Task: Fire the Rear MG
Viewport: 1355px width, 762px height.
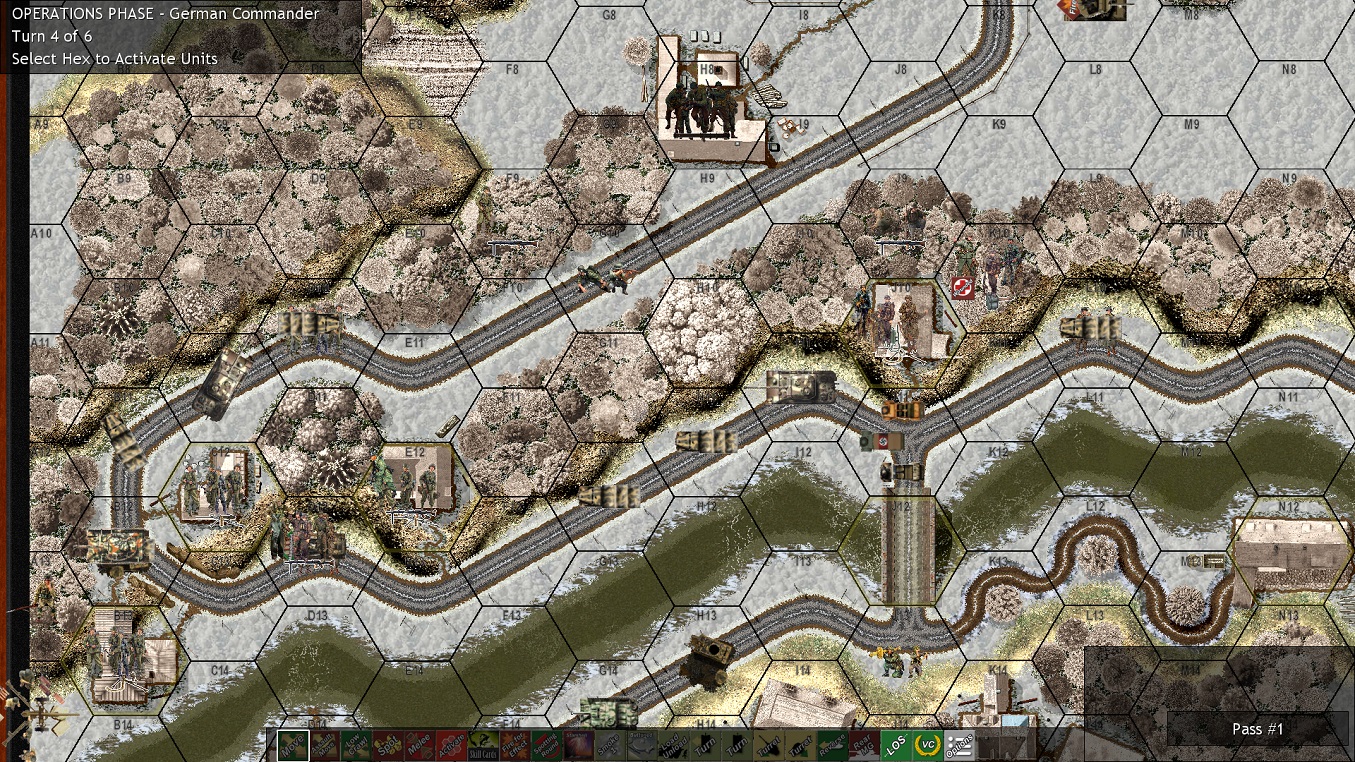Action: click(862, 746)
